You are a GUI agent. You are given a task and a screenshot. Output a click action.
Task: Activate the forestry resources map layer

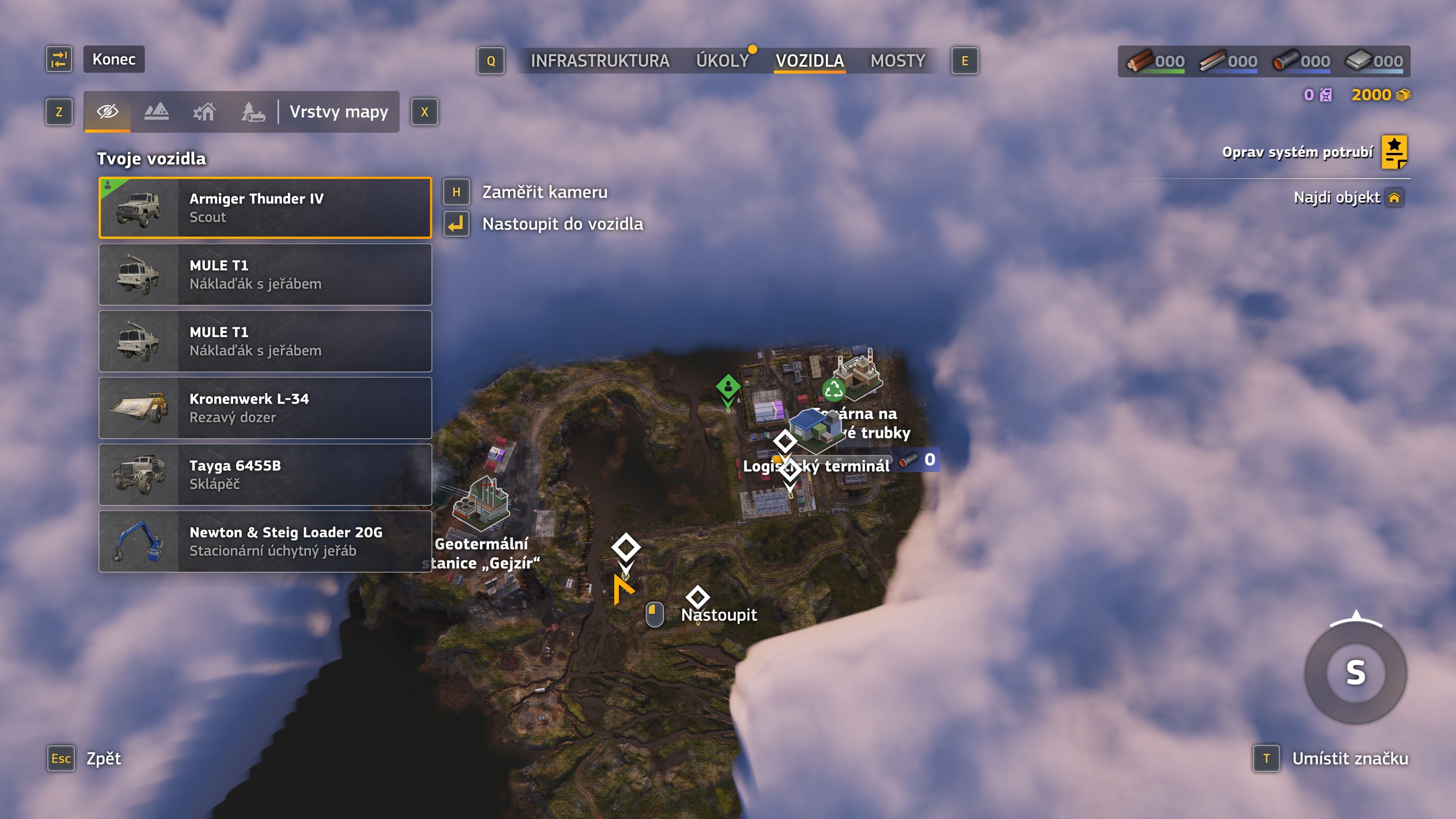(x=253, y=112)
